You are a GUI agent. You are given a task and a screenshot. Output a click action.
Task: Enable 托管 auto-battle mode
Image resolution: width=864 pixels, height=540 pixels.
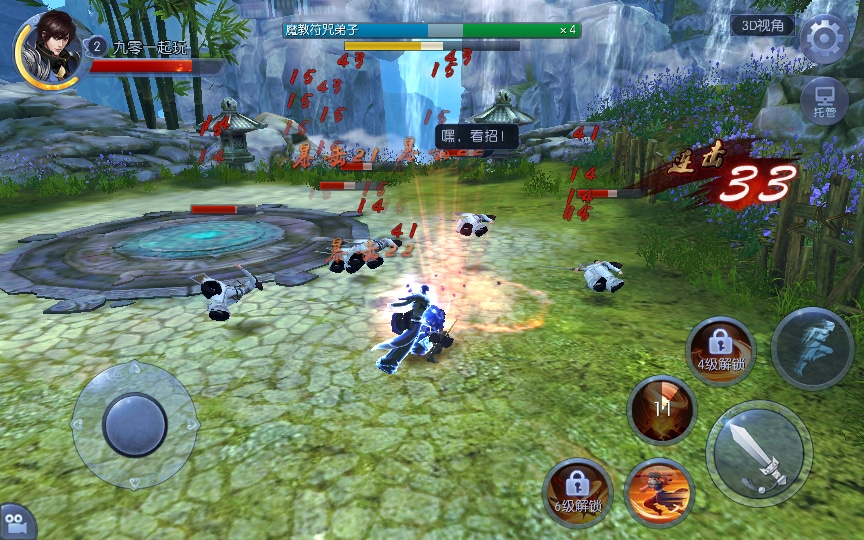click(x=825, y=101)
